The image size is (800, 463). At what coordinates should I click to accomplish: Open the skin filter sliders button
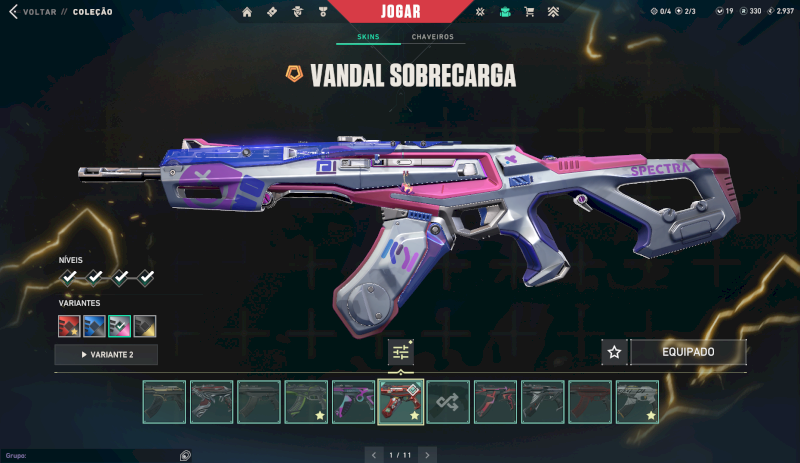[401, 352]
